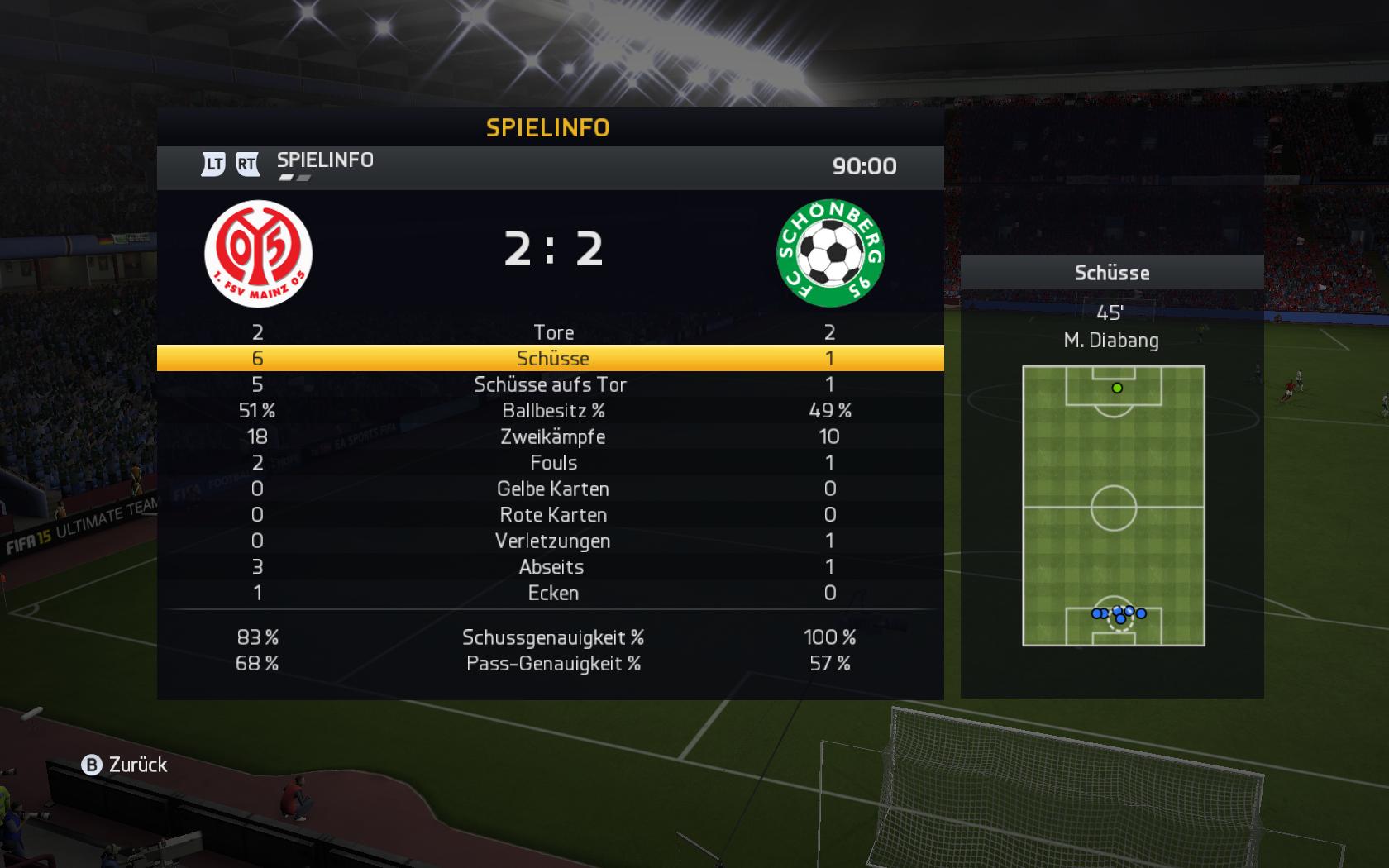Choose the Pass-Genauigkeit % row
The height and width of the screenshot is (868, 1389).
[552, 664]
